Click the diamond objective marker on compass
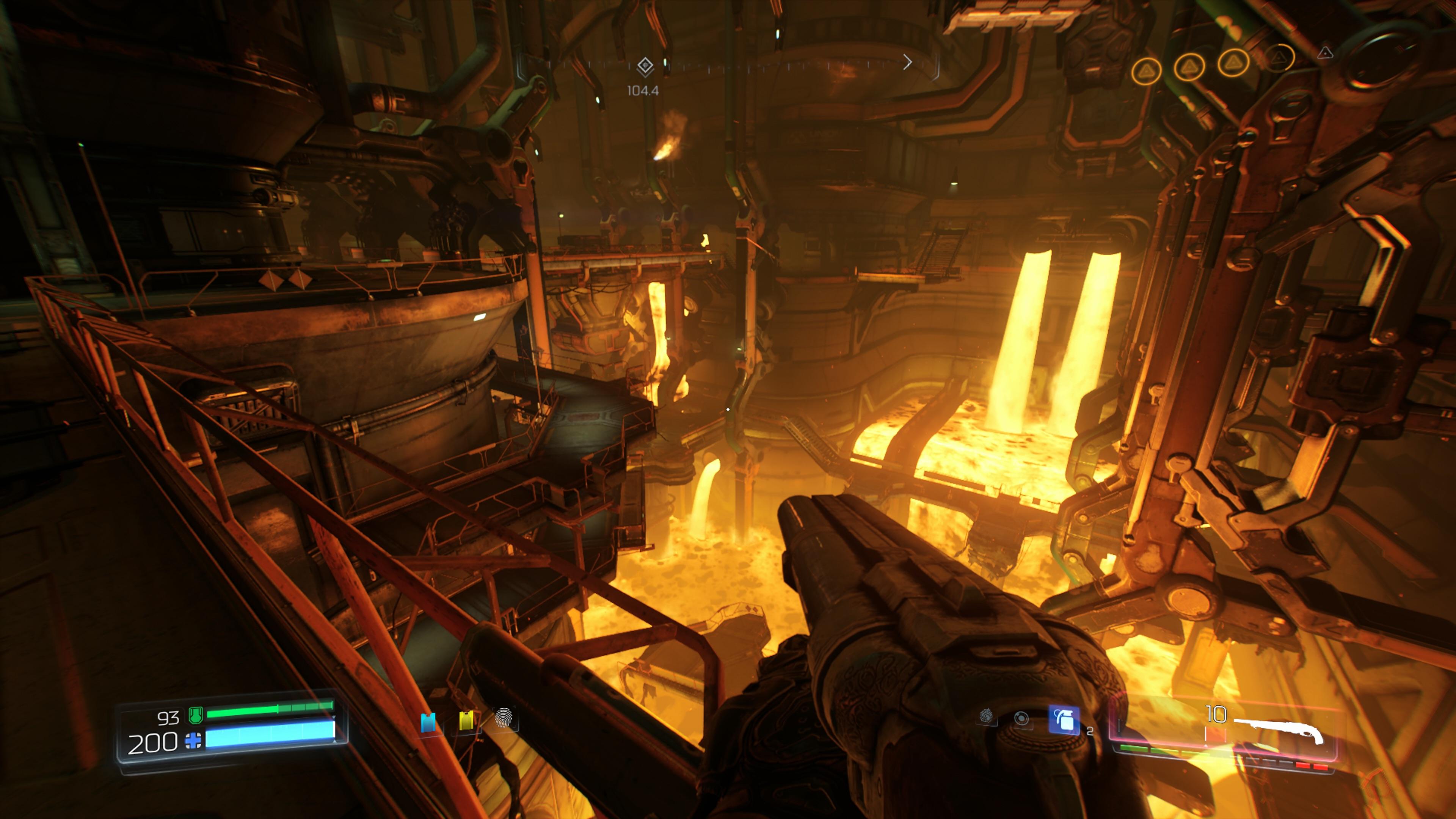 point(645,66)
